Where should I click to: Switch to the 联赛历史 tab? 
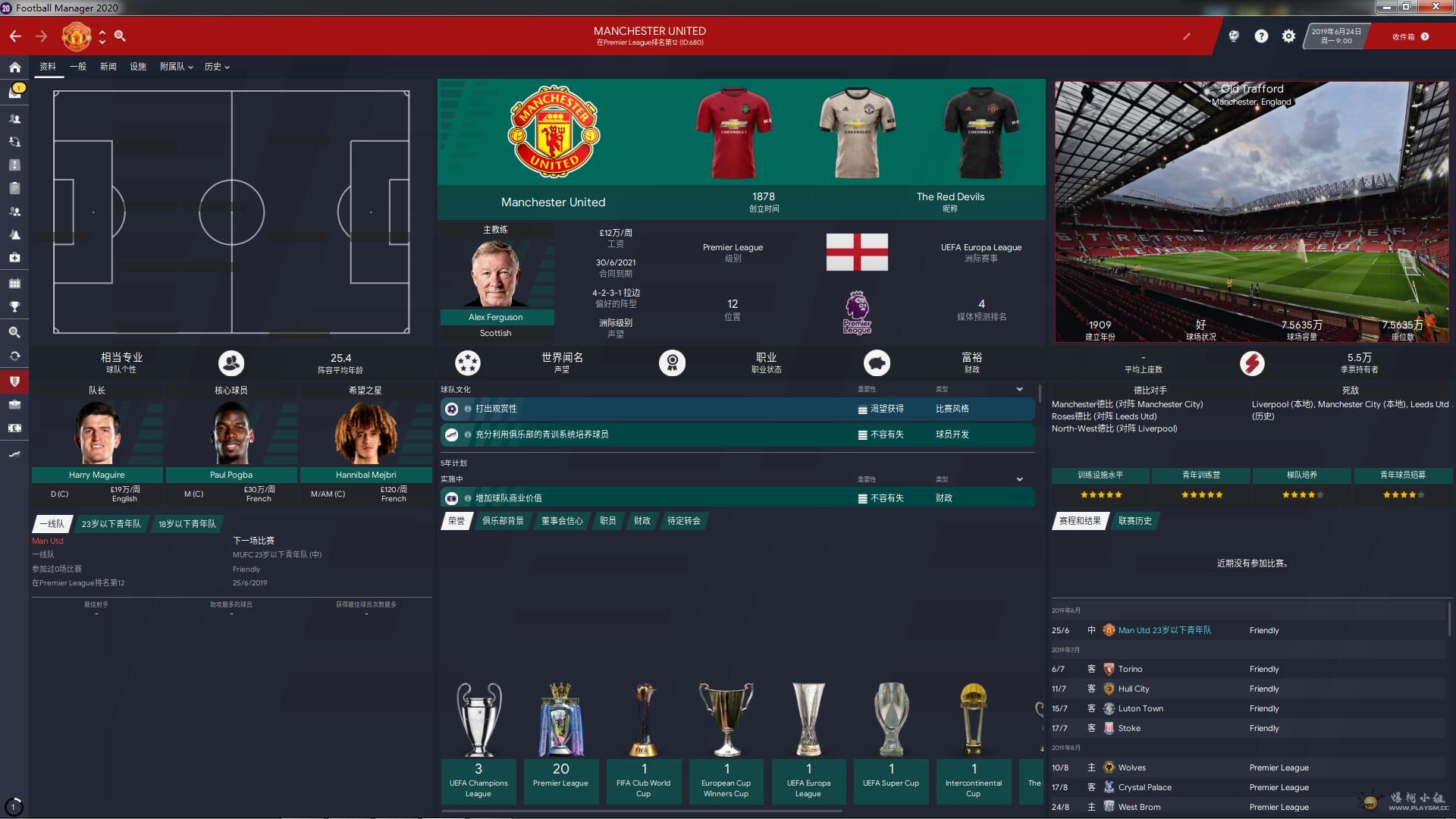point(1134,521)
